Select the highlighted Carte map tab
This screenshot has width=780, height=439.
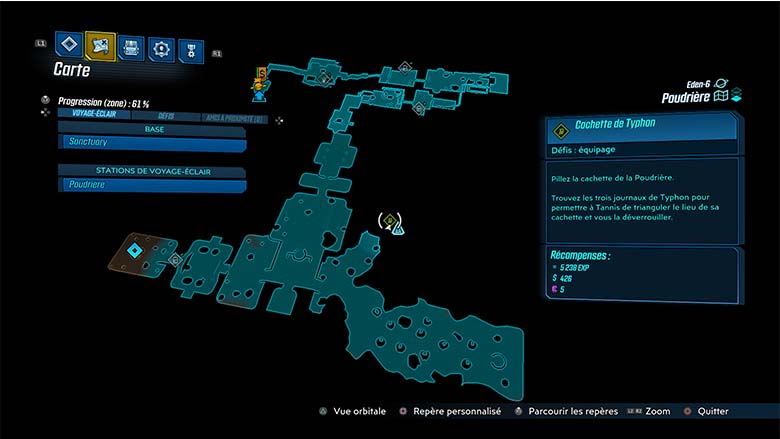point(99,45)
